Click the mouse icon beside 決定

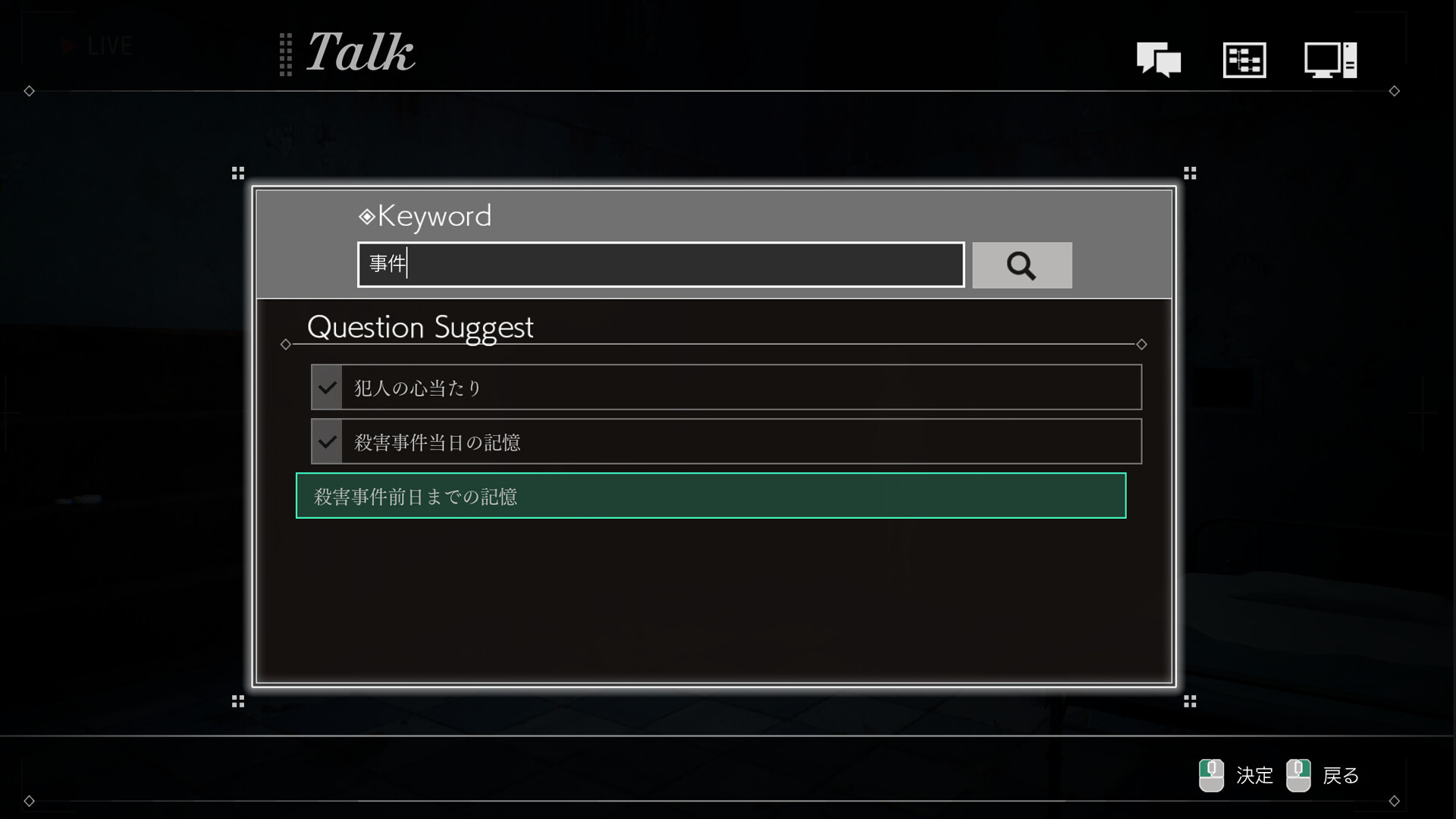(1211, 776)
